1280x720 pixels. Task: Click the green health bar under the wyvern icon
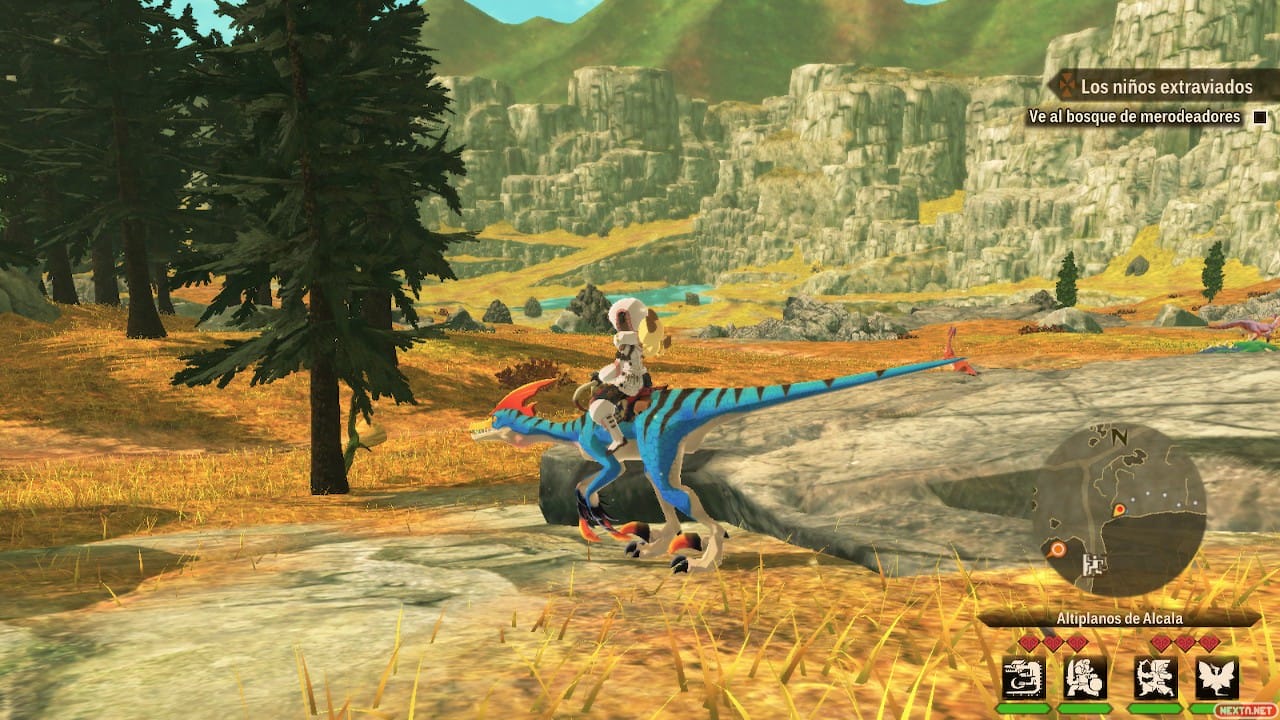1024,707
